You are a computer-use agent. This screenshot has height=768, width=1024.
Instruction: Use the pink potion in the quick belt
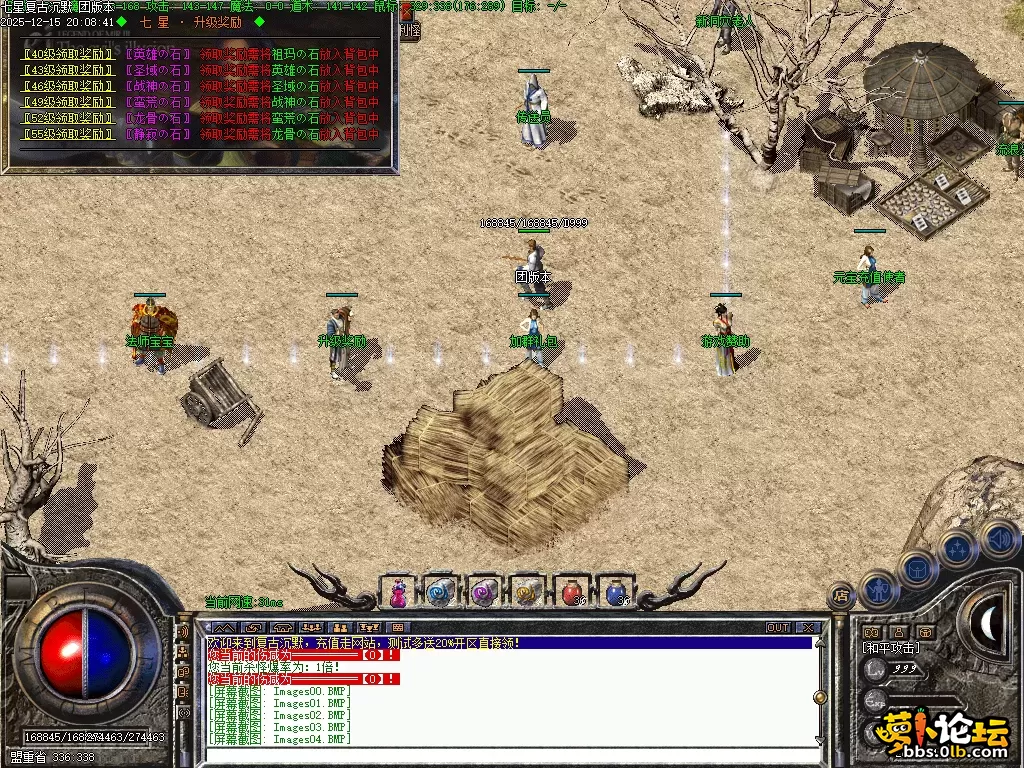(398, 593)
